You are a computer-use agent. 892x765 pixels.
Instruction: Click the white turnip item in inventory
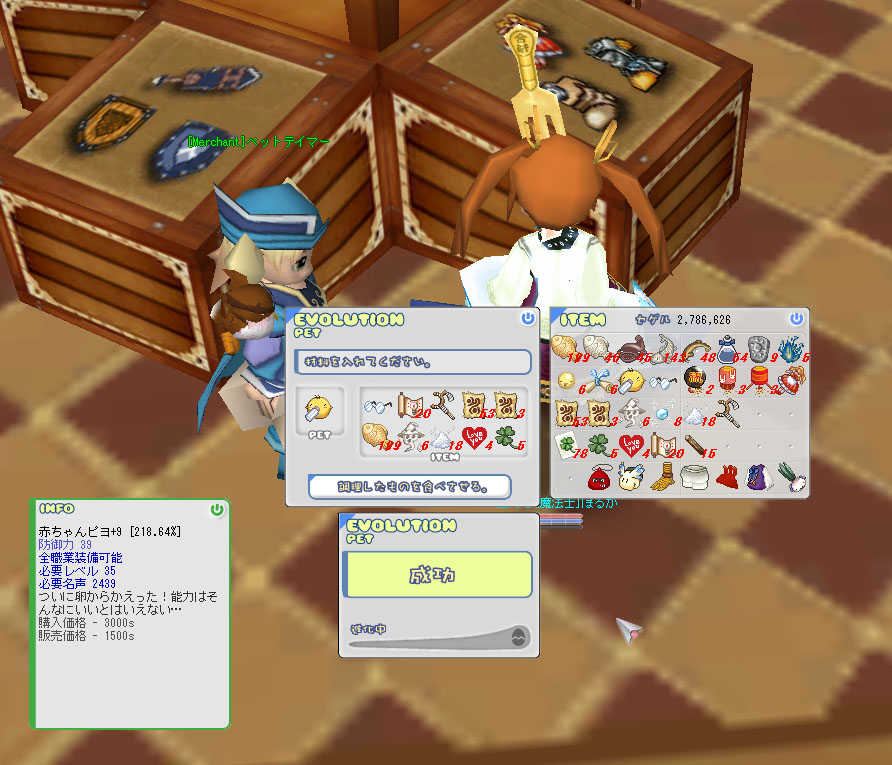coord(790,477)
